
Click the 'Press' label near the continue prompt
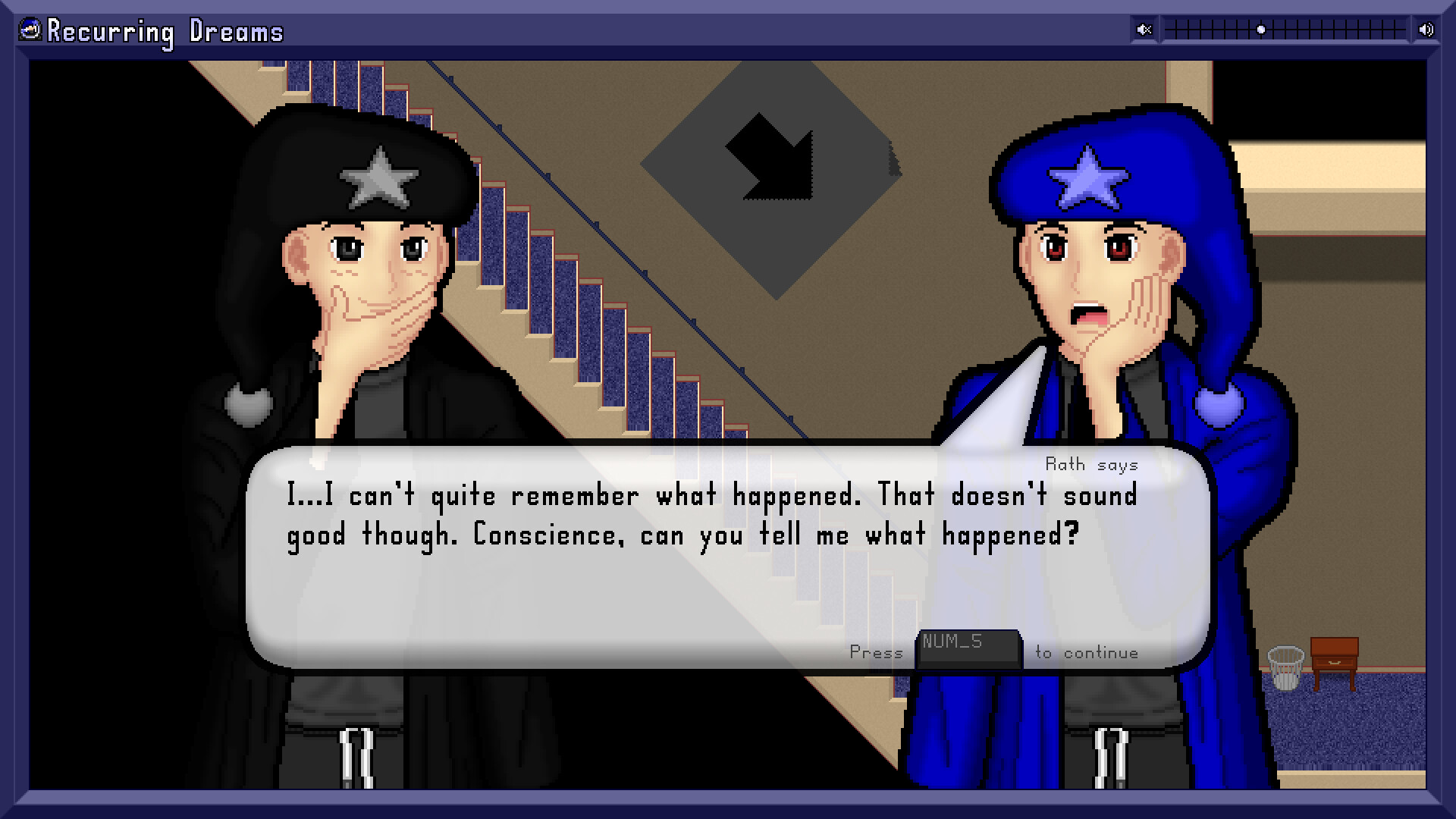877,651
